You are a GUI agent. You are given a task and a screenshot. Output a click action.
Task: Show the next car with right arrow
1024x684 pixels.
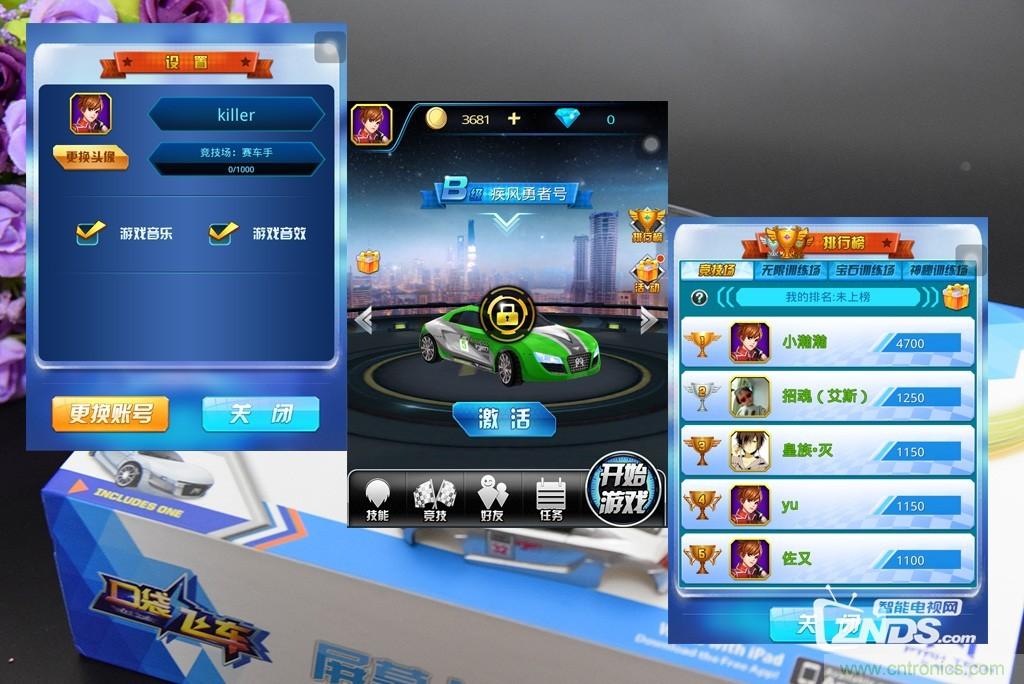(649, 320)
